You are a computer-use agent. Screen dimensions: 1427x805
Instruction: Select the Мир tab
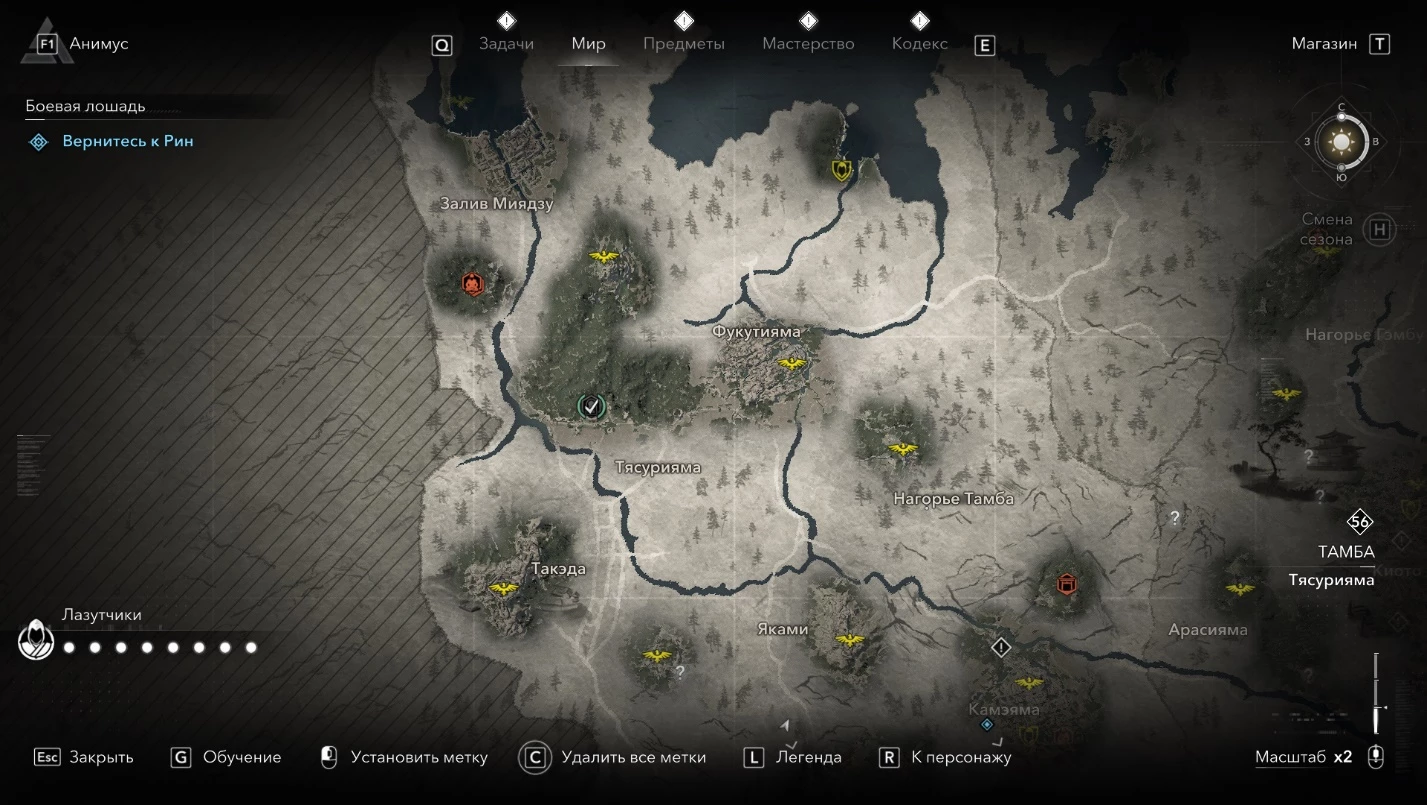point(589,44)
